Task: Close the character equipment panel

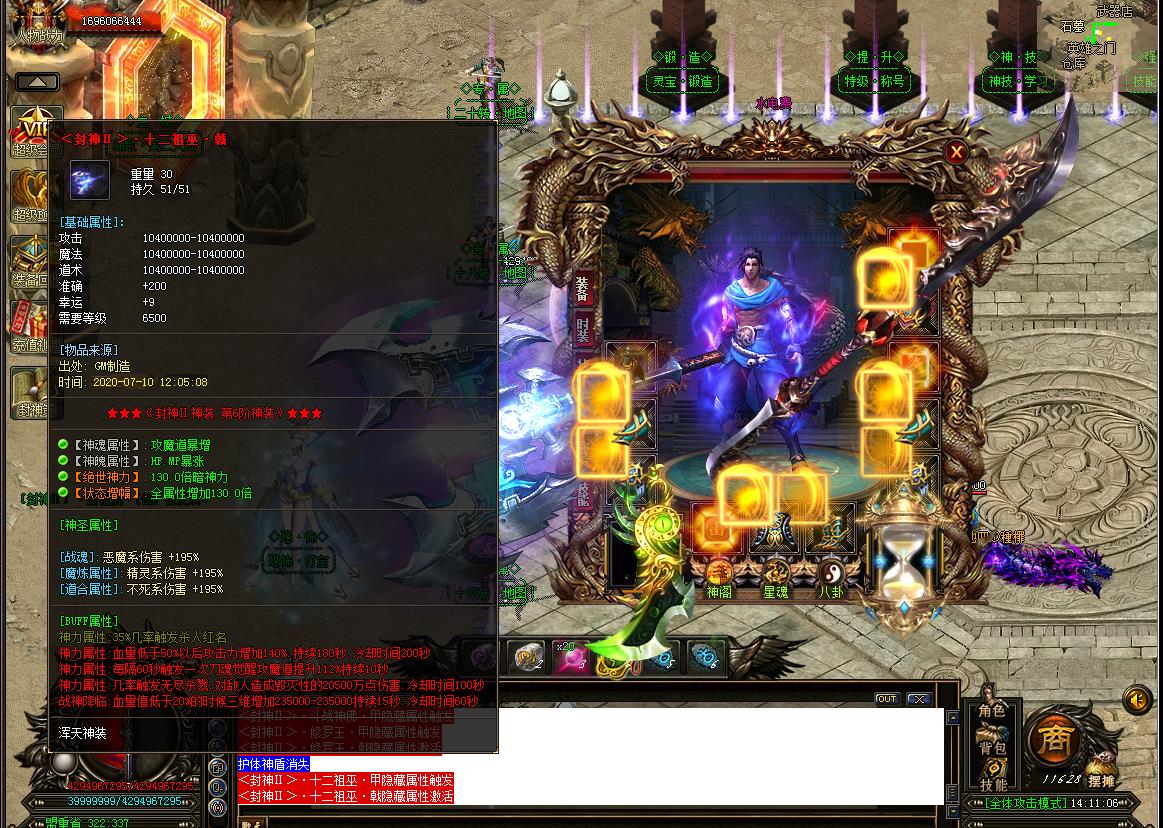Action: (x=956, y=152)
